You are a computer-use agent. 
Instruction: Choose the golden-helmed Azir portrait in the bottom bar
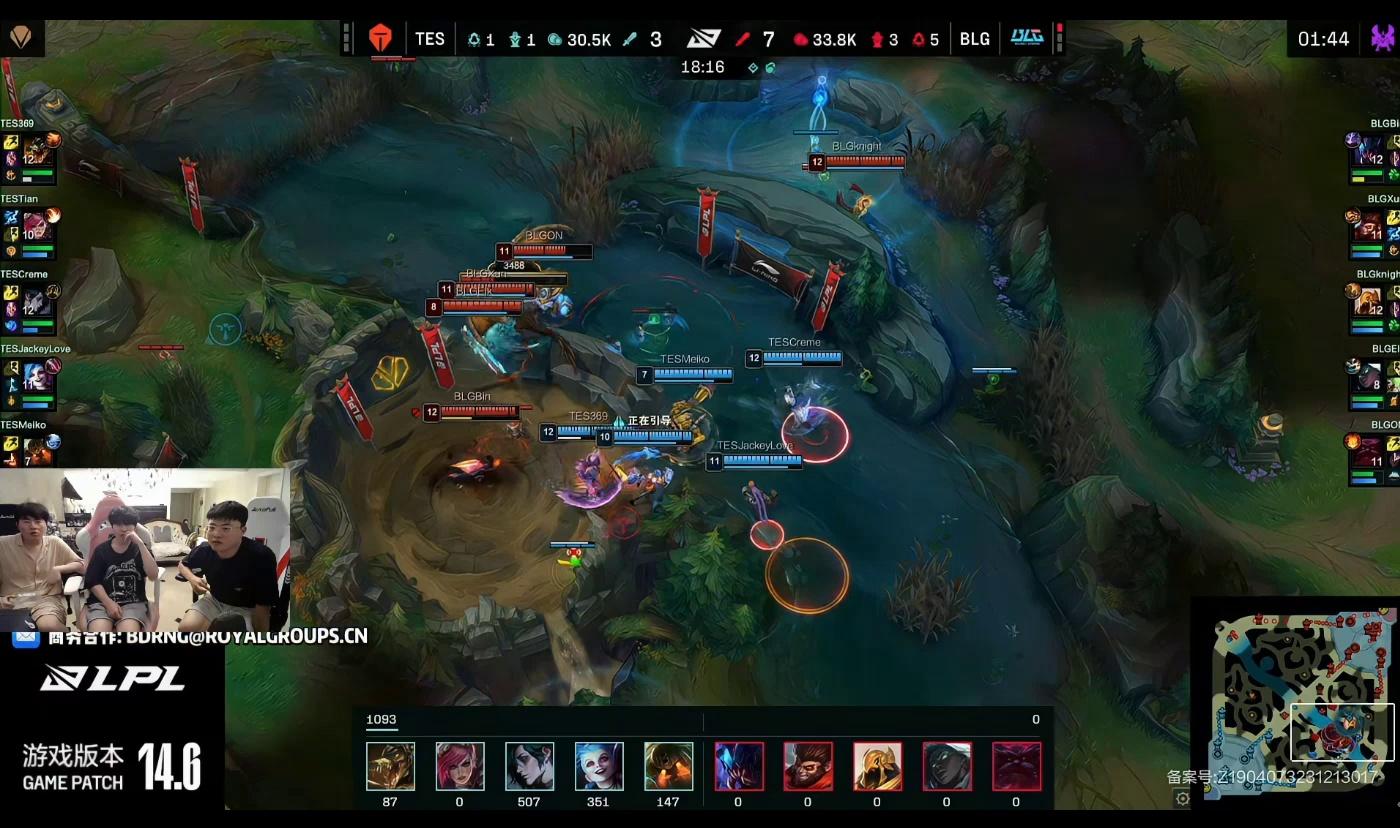pos(877,766)
